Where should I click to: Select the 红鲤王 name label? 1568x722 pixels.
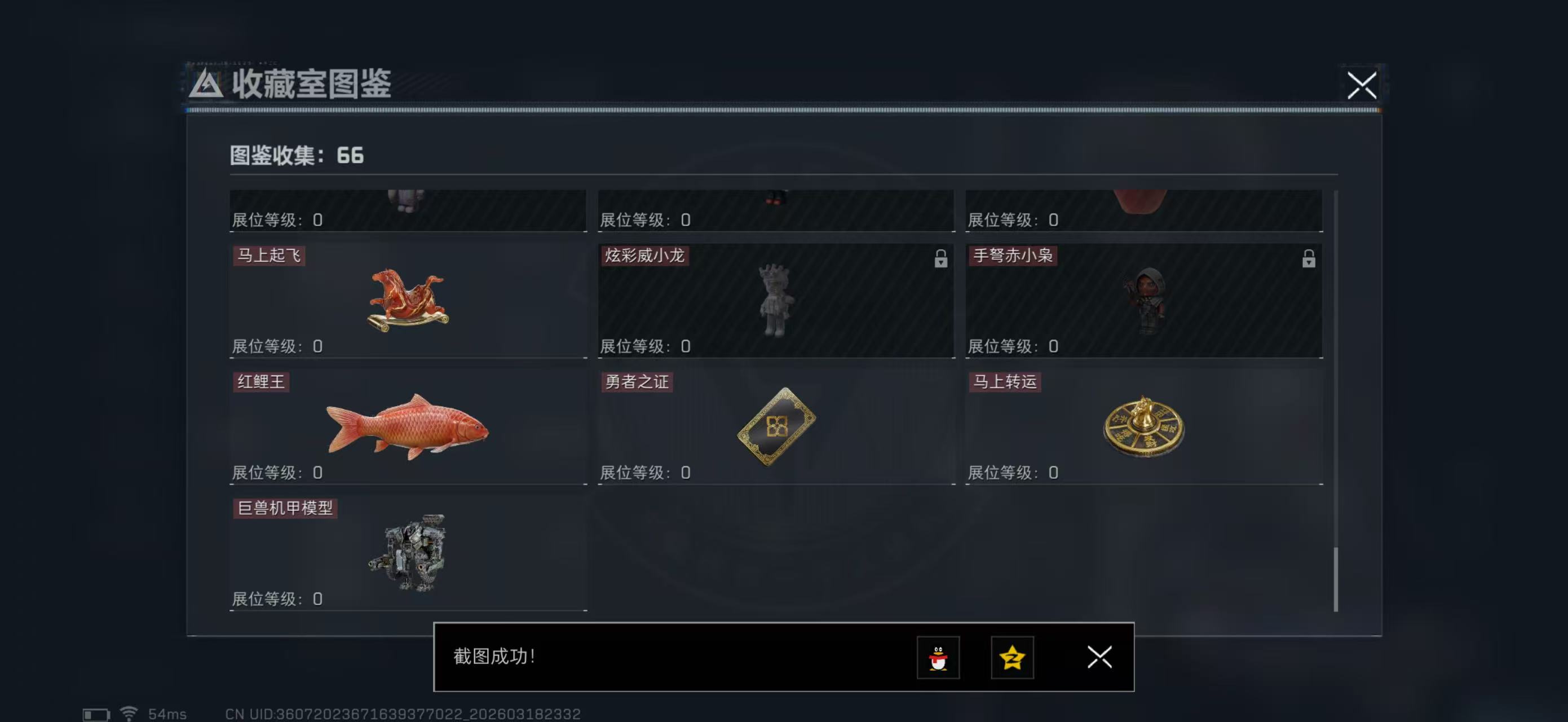click(260, 382)
